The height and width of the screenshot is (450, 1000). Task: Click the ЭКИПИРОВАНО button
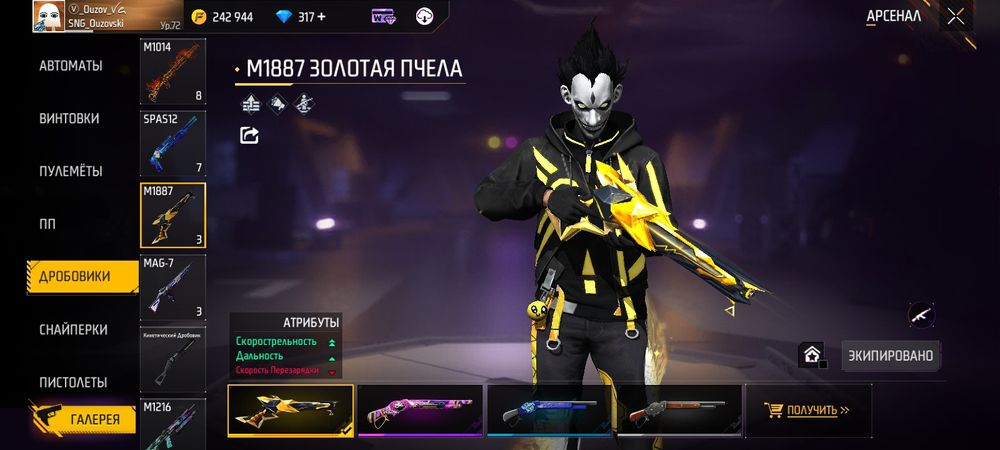(891, 355)
